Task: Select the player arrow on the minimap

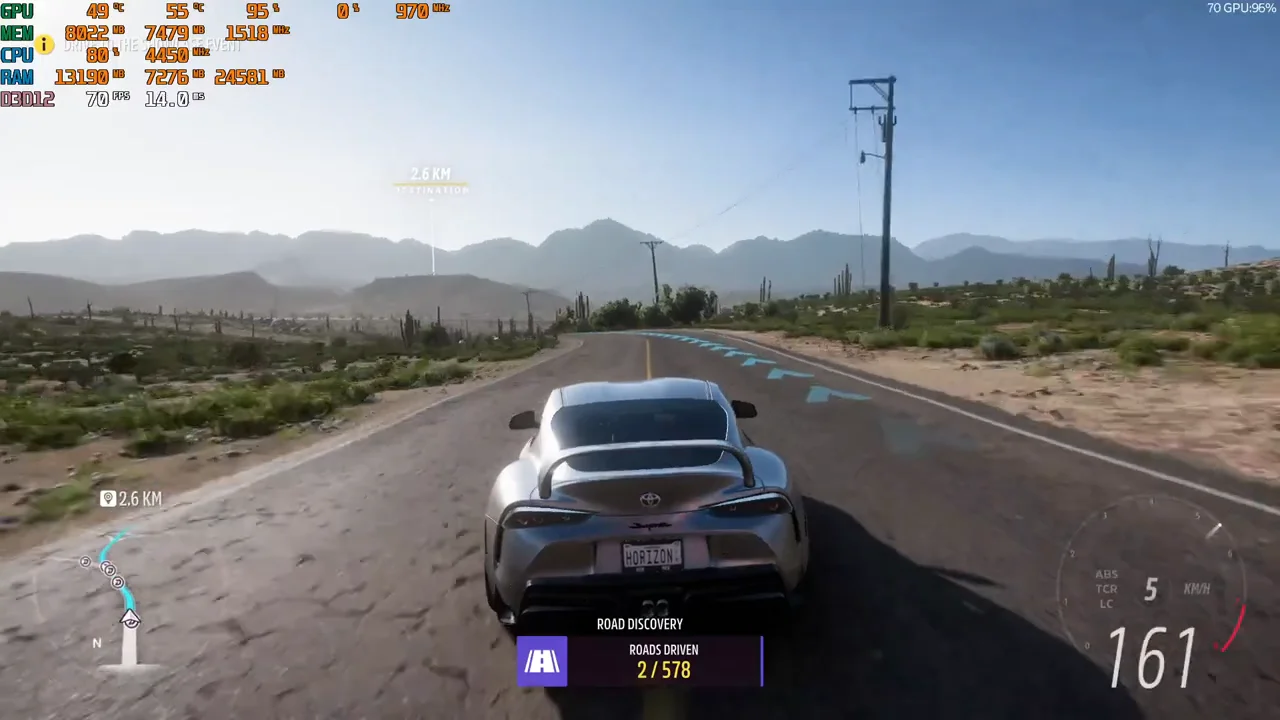Action: pos(130,619)
